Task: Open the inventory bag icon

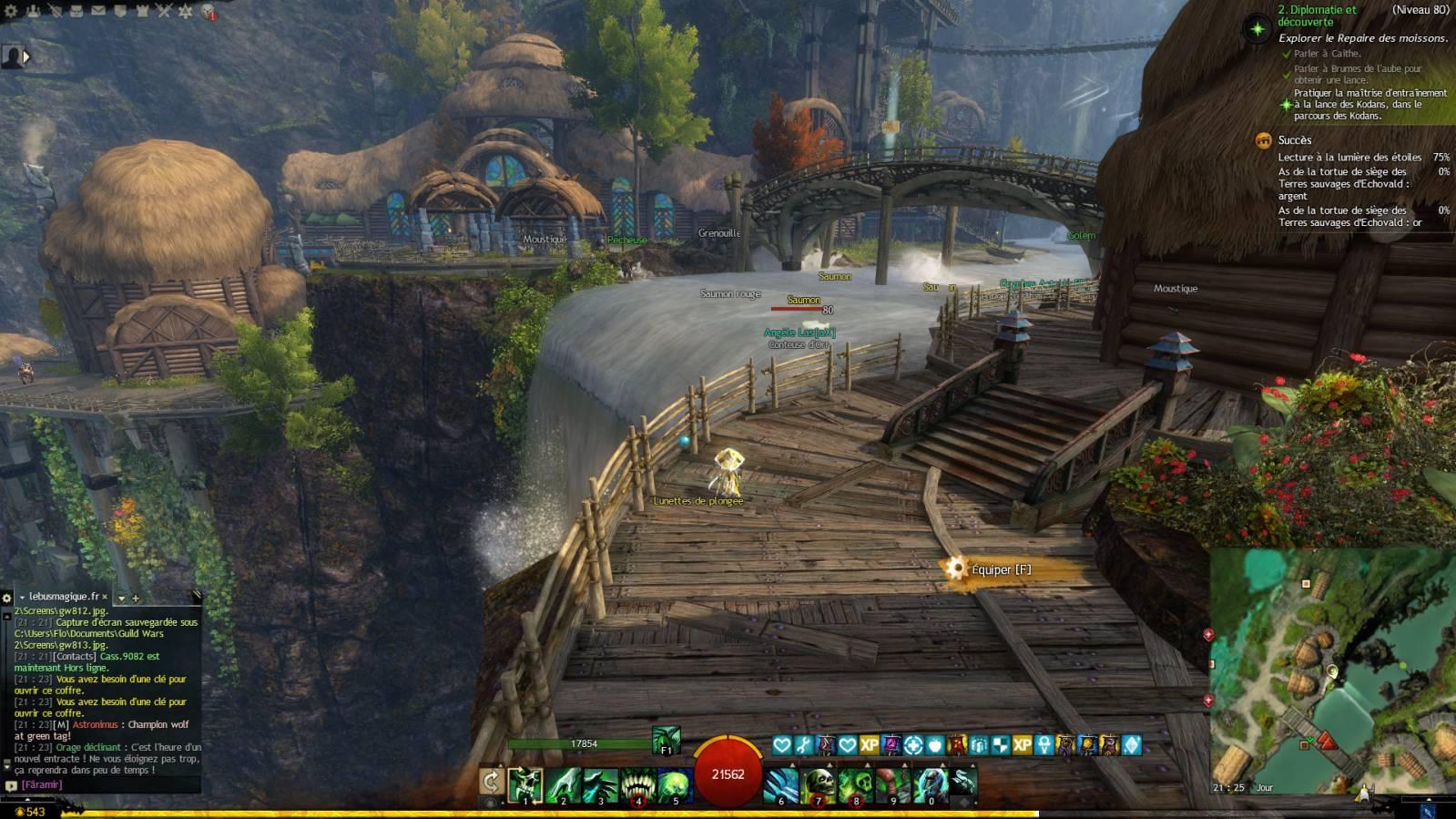Action: pos(76,11)
